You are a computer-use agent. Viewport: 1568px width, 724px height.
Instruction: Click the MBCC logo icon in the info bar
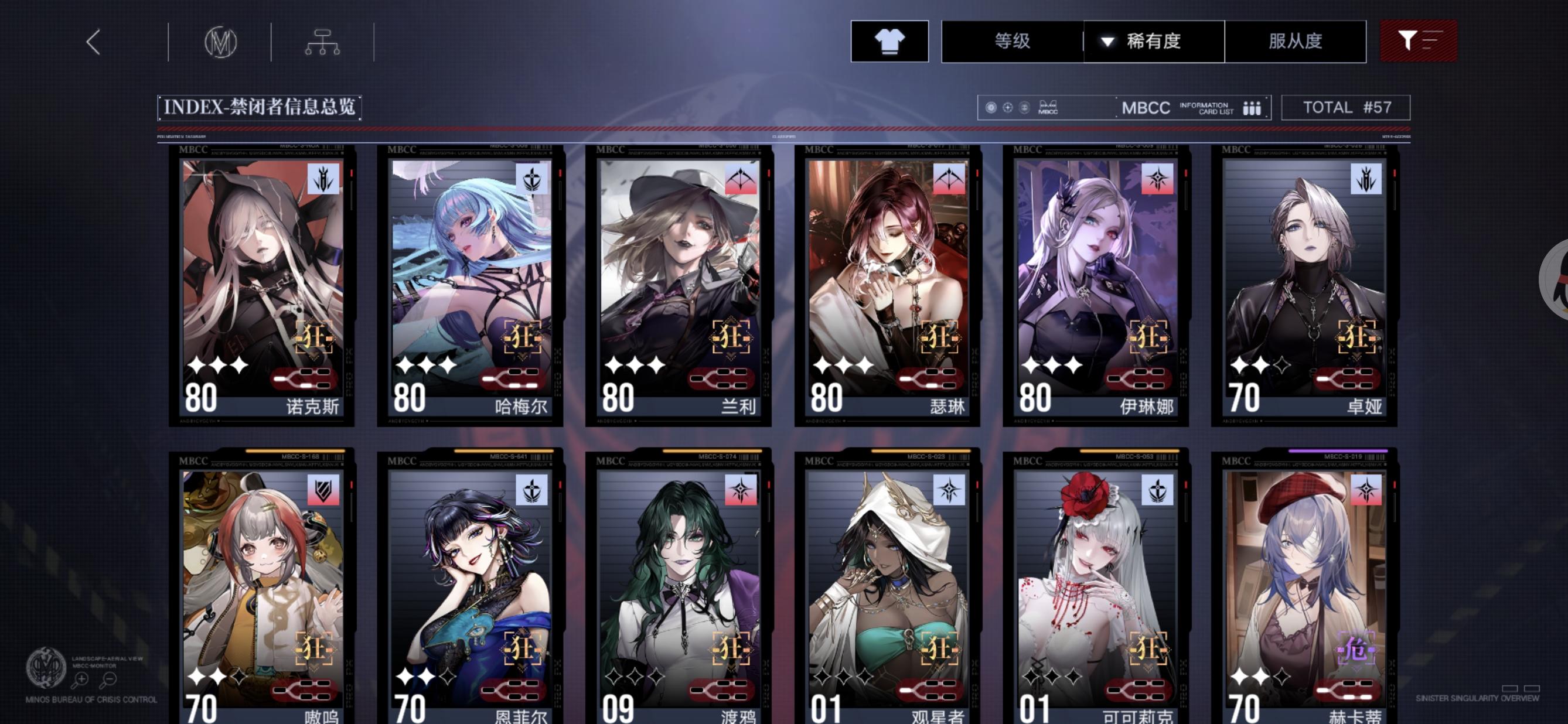pyautogui.click(x=1047, y=107)
